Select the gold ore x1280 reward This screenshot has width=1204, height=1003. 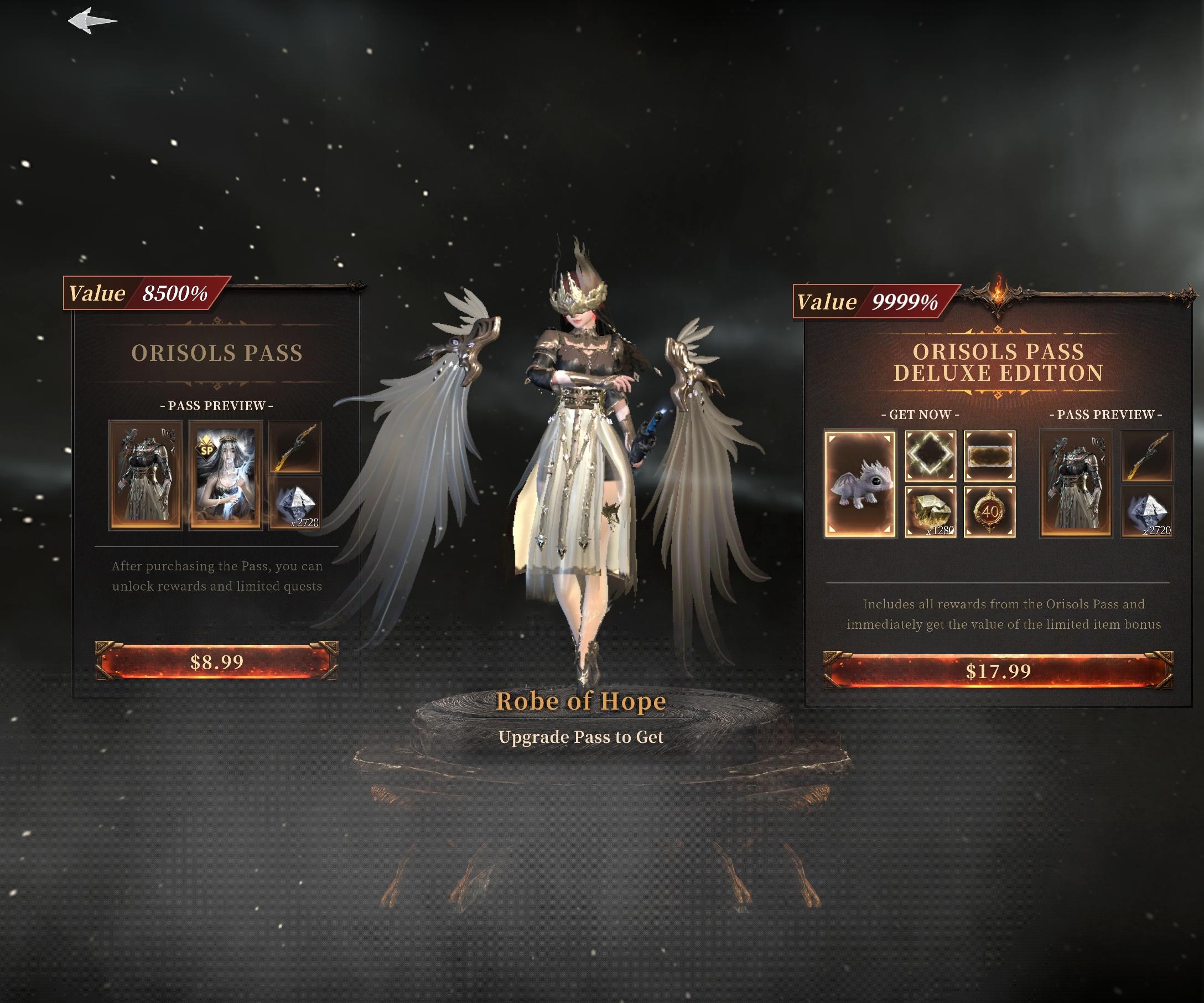[x=930, y=511]
